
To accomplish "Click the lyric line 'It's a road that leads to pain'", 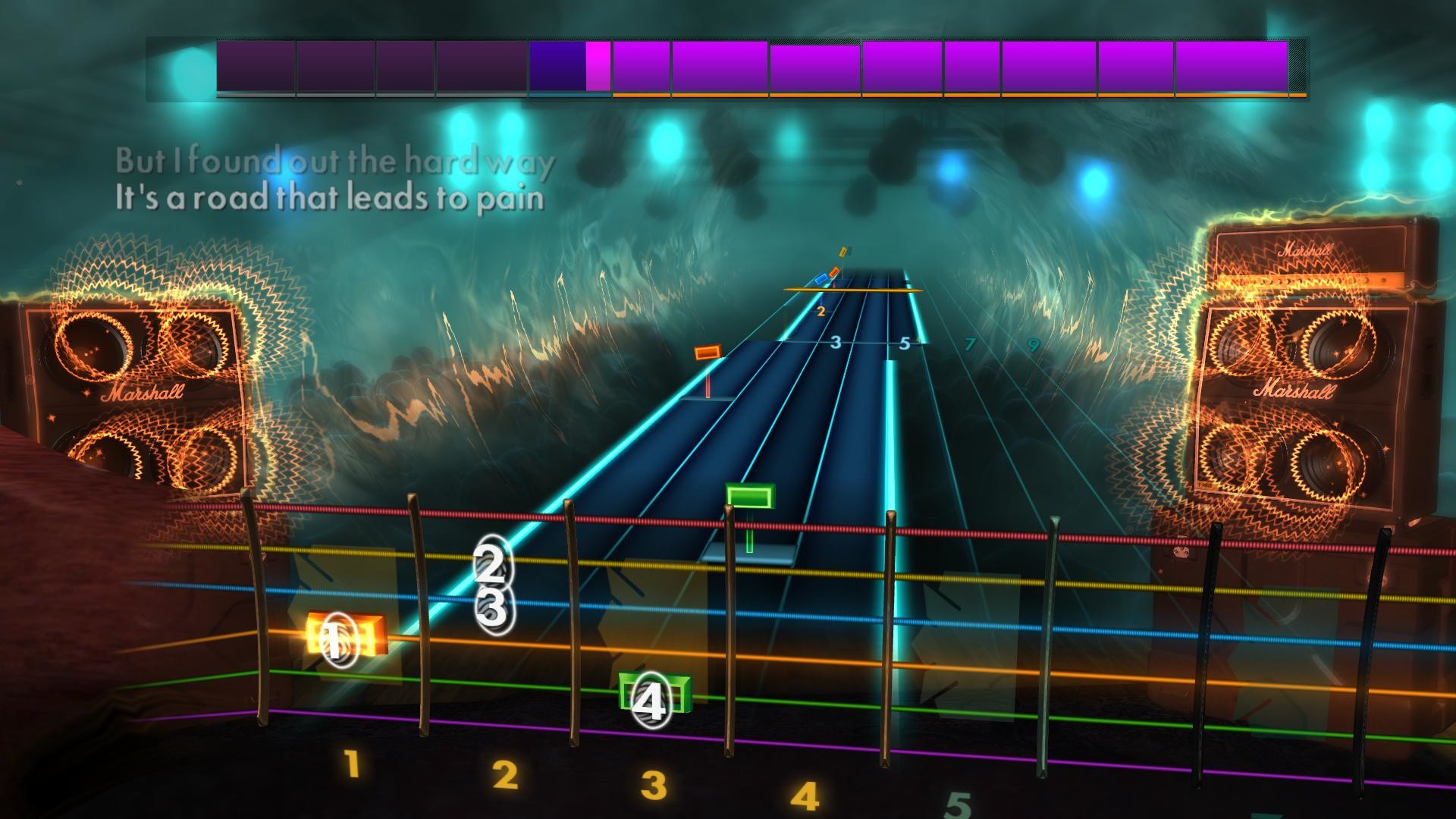I will (x=329, y=199).
